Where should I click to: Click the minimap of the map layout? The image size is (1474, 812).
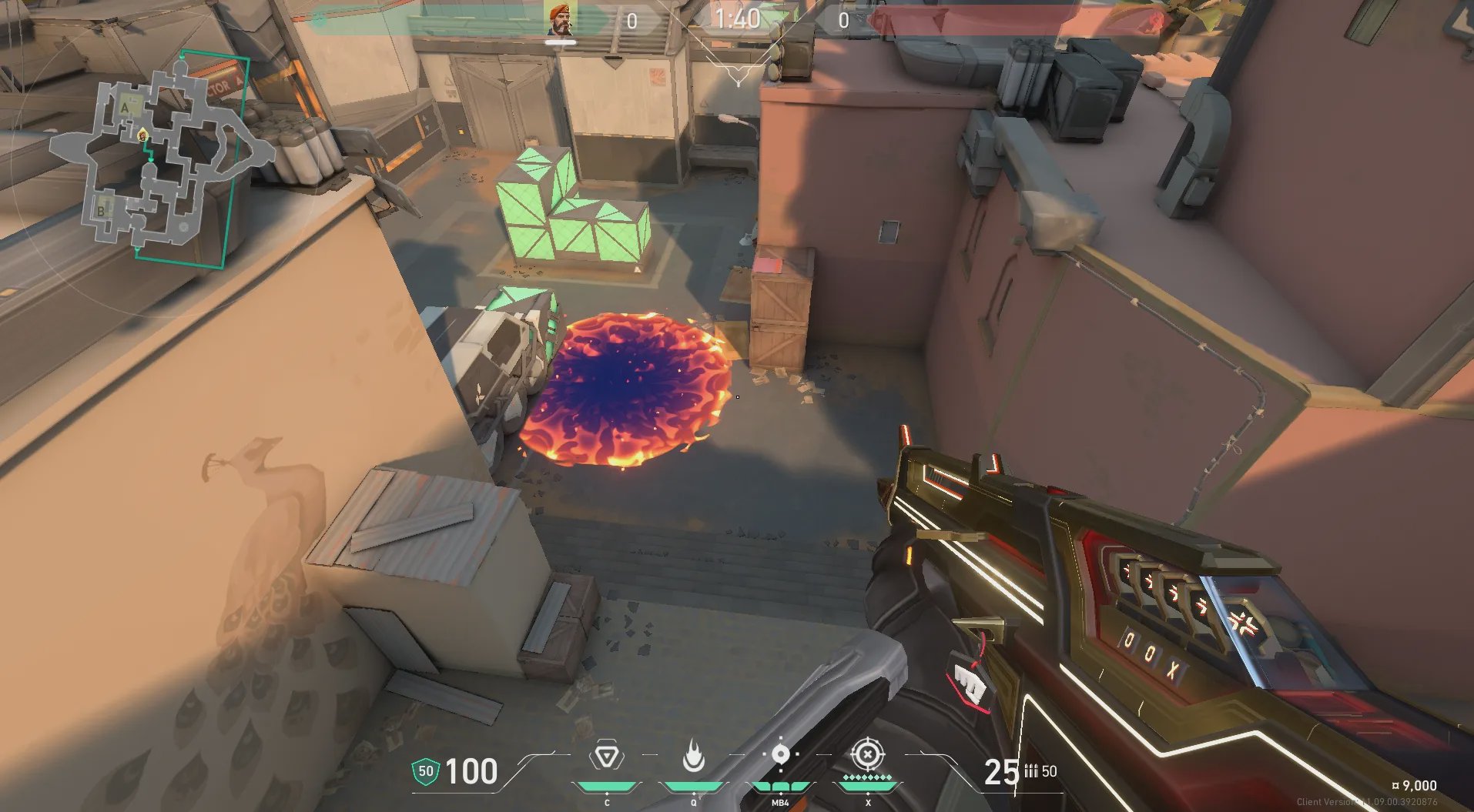[162, 159]
